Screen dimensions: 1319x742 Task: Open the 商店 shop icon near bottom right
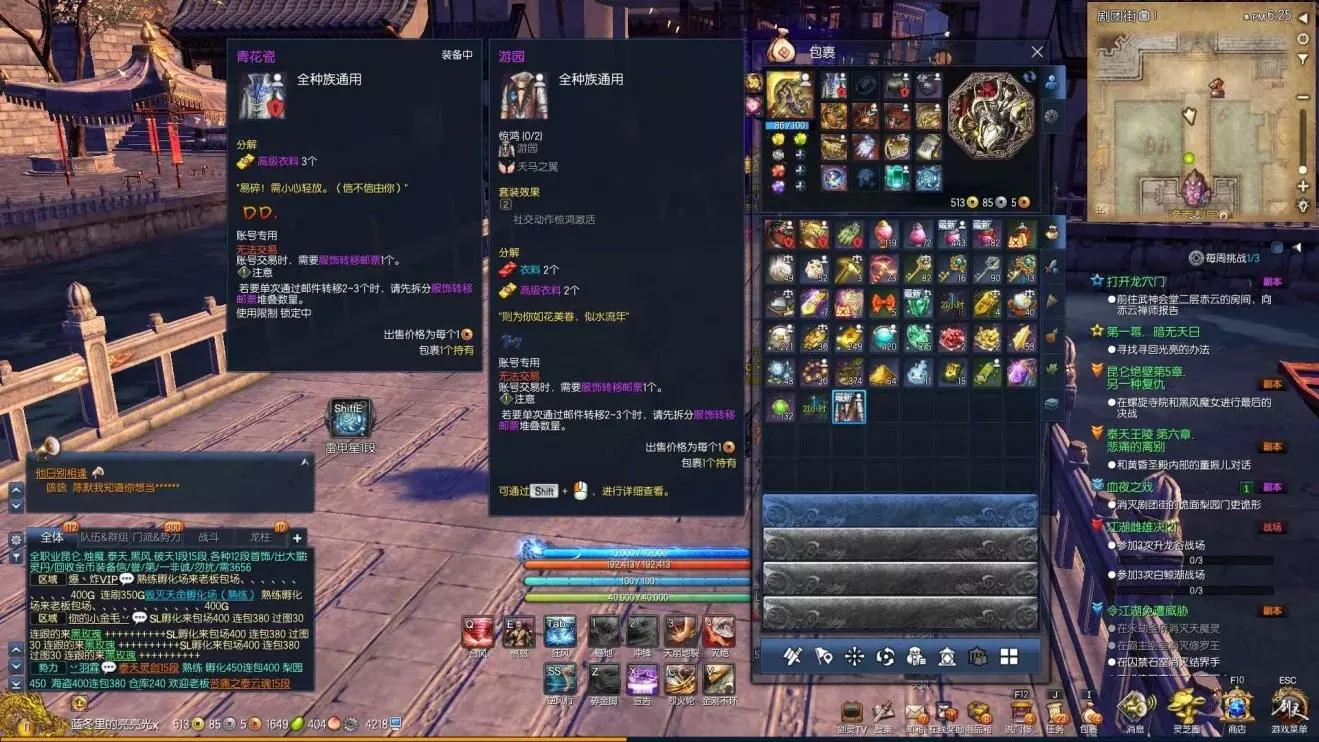[x=1237, y=707]
